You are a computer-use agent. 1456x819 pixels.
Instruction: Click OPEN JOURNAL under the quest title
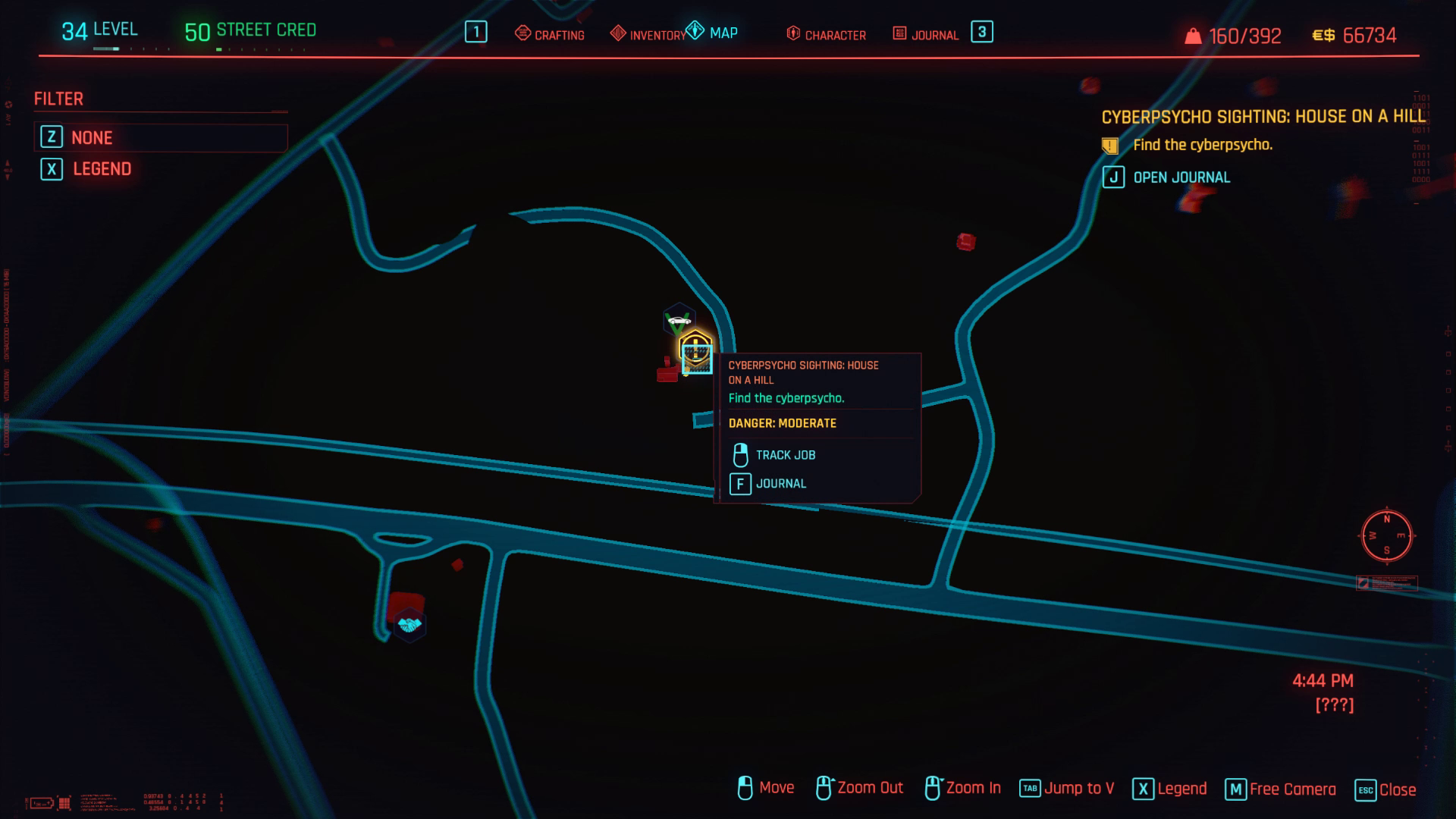pos(1181,177)
